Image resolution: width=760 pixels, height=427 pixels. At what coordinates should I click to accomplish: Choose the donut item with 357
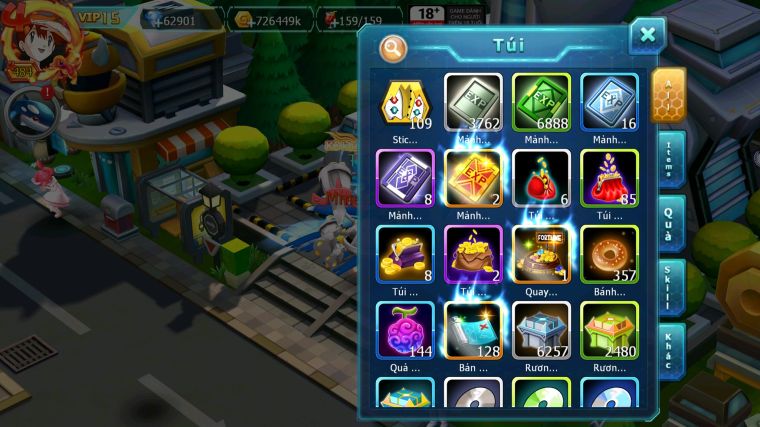click(x=609, y=254)
